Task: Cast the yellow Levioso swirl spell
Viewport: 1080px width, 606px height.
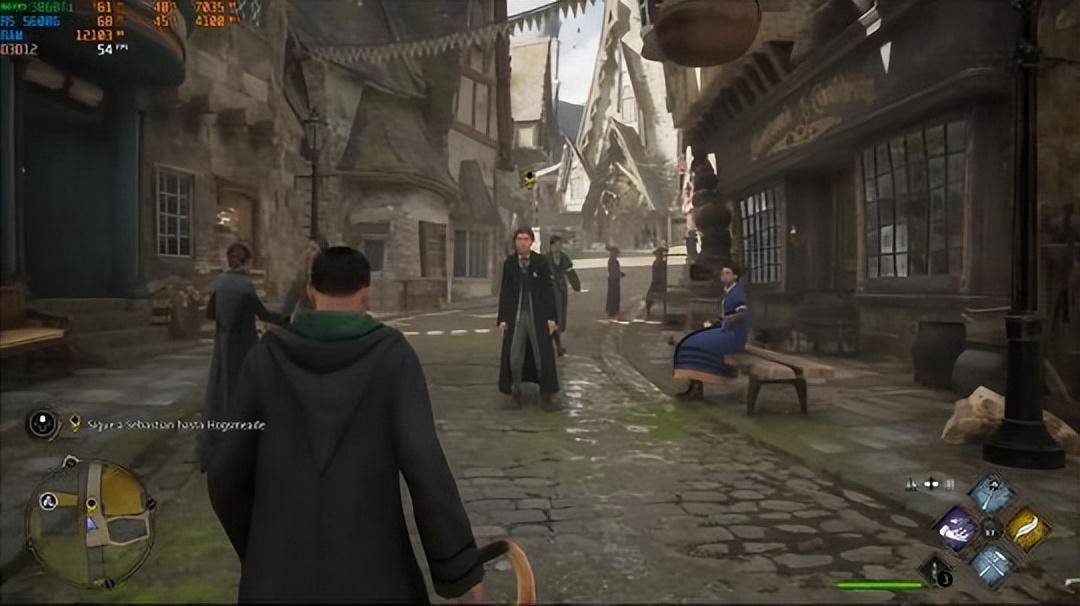Action: pyautogui.click(x=1027, y=528)
